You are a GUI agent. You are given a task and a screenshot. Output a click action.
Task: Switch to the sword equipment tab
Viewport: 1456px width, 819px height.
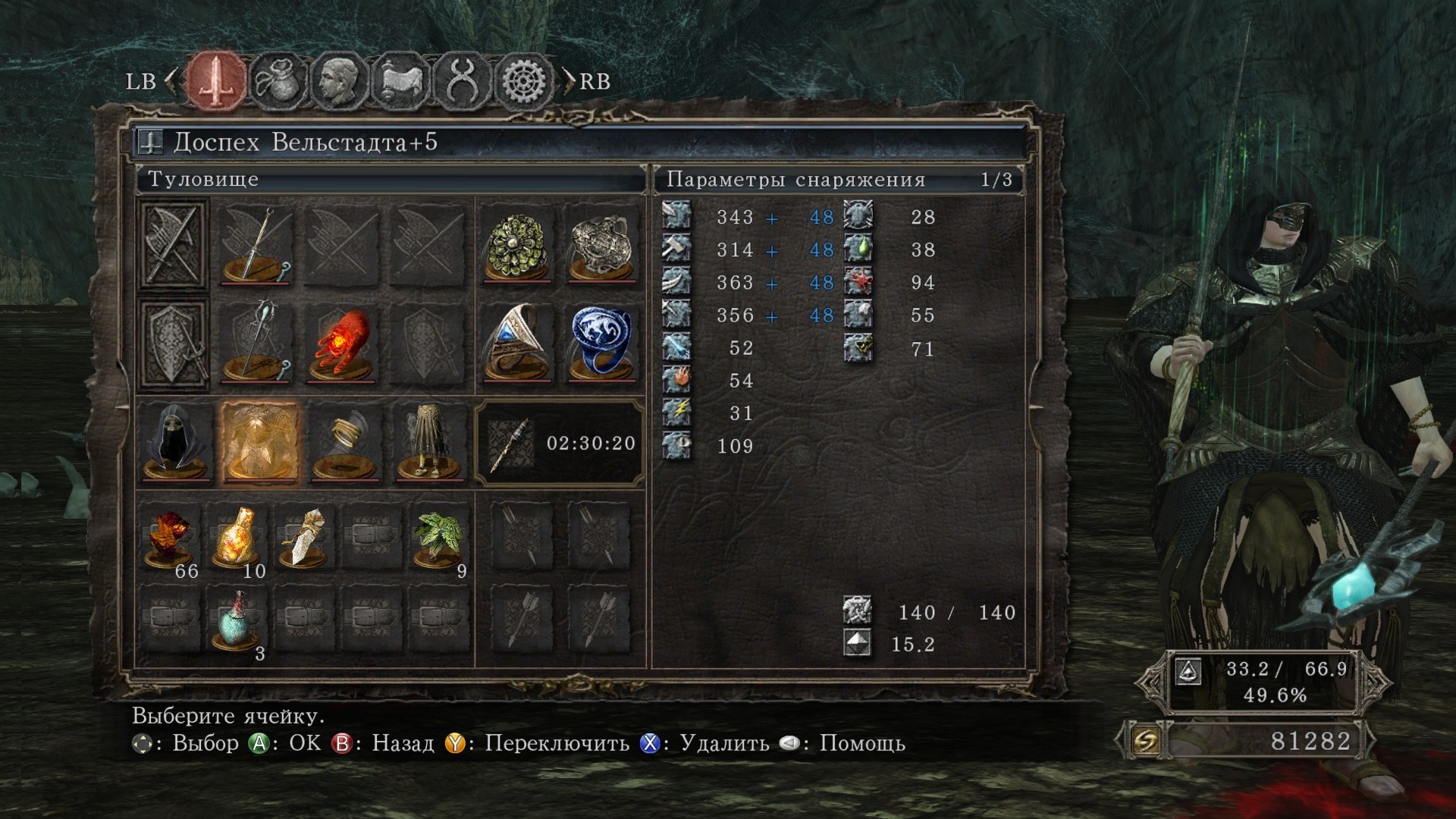[216, 80]
